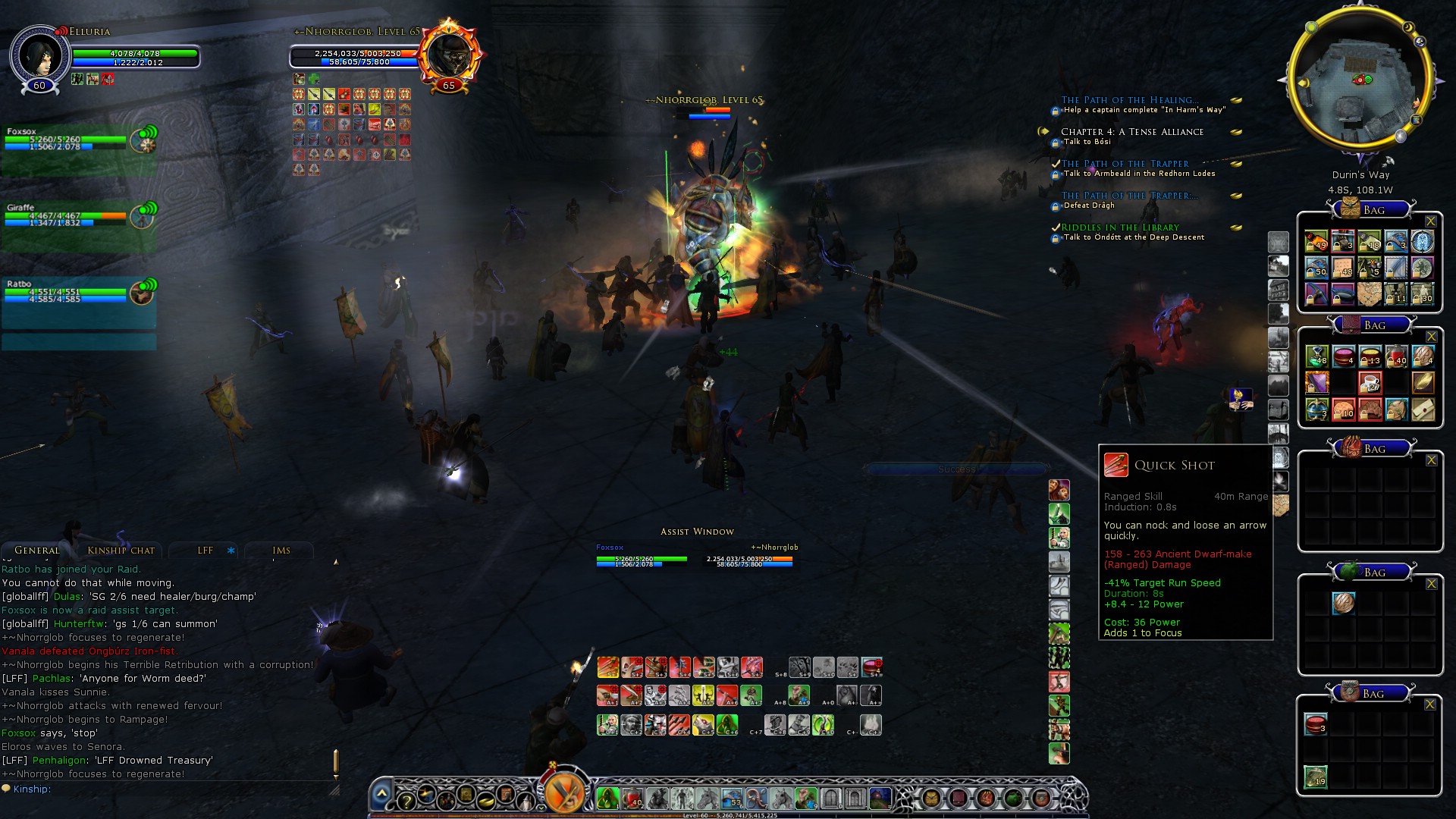Switch to the Kinship Chat tab
The width and height of the screenshot is (1456, 819).
(121, 551)
